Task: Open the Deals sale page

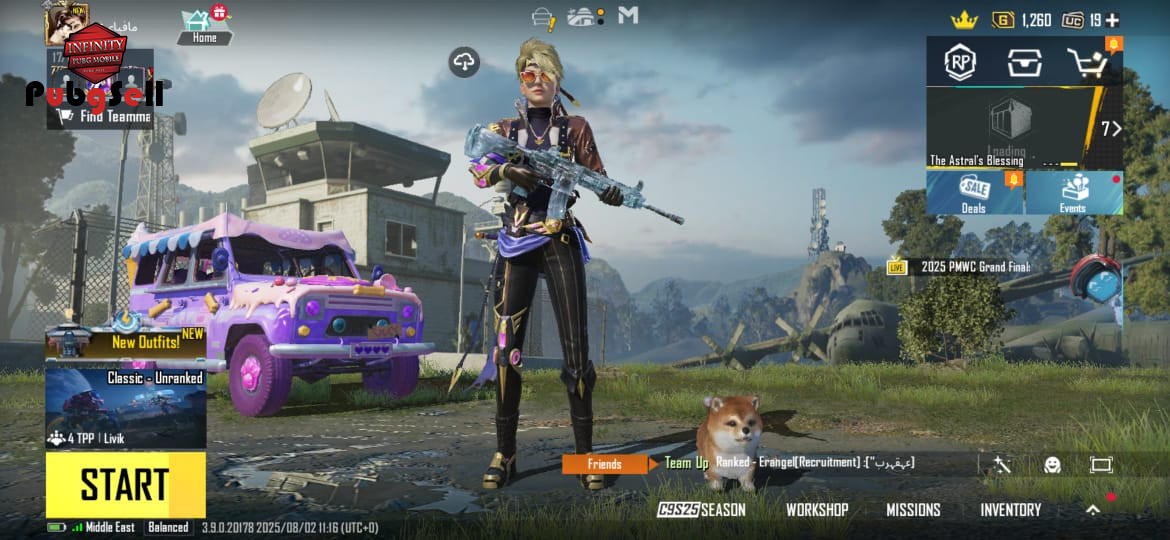Action: (x=974, y=193)
